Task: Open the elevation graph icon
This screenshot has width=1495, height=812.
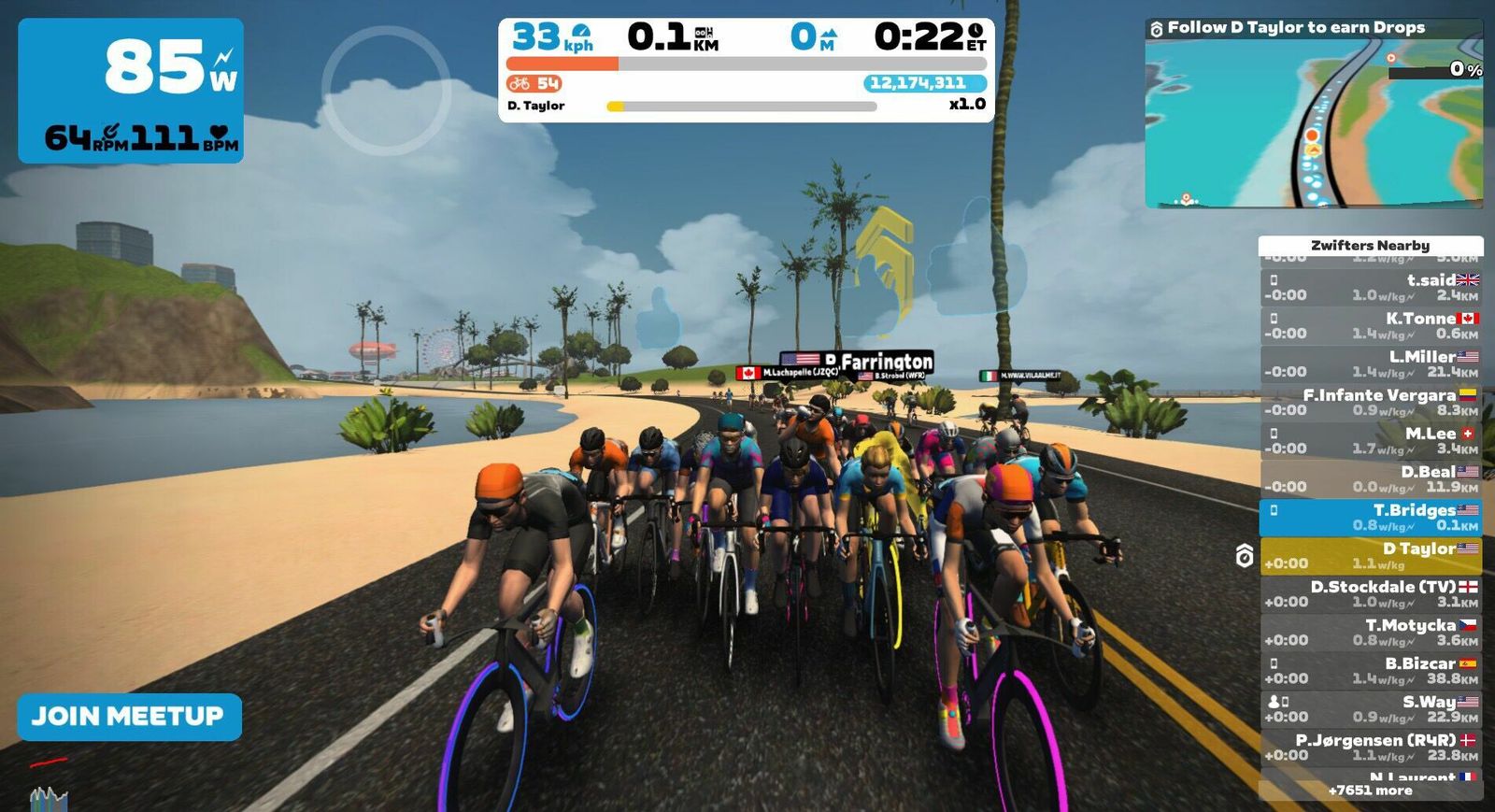Action: [x=49, y=799]
